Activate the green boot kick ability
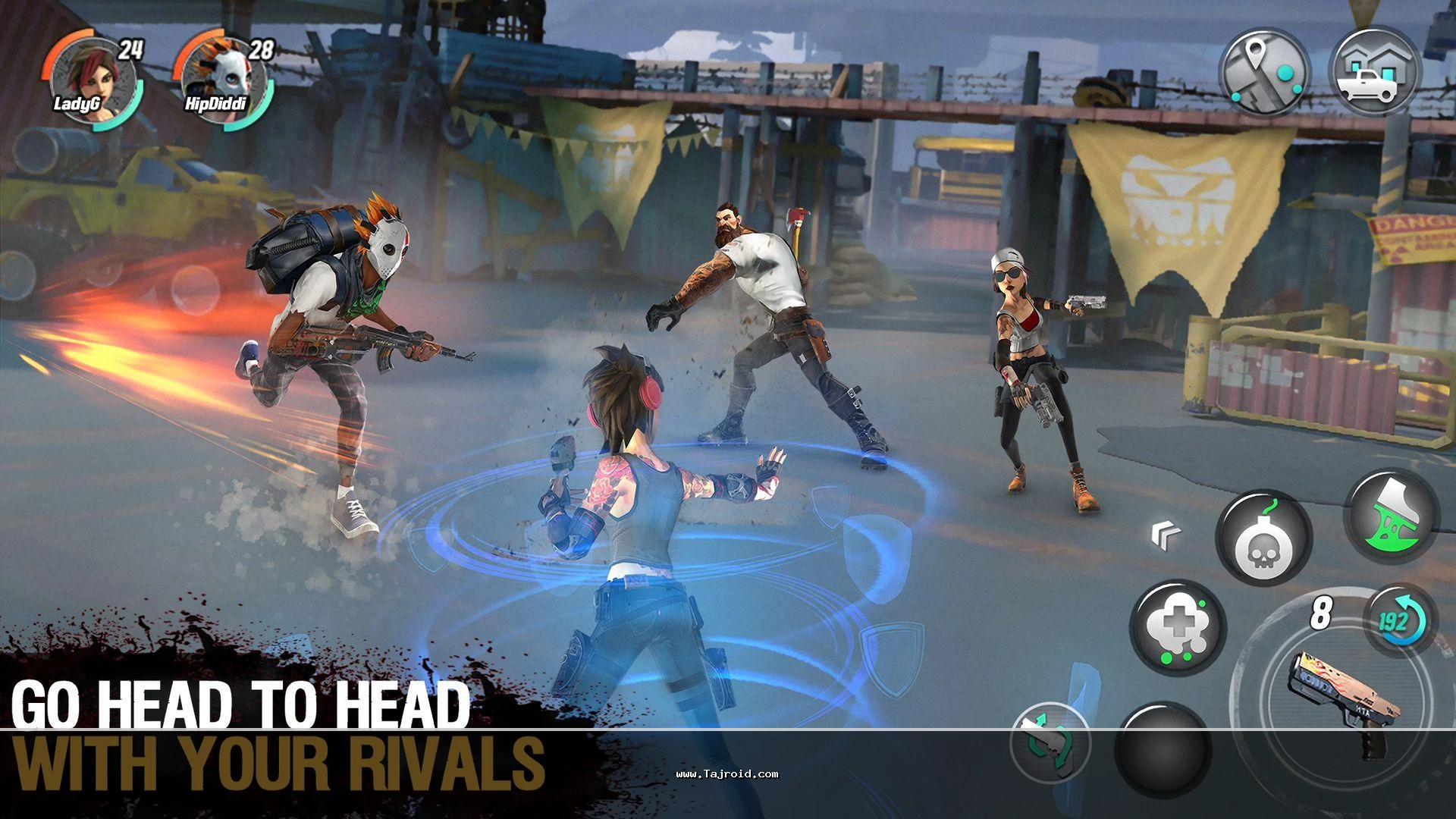Viewport: 1456px width, 819px height. pos(1392,516)
